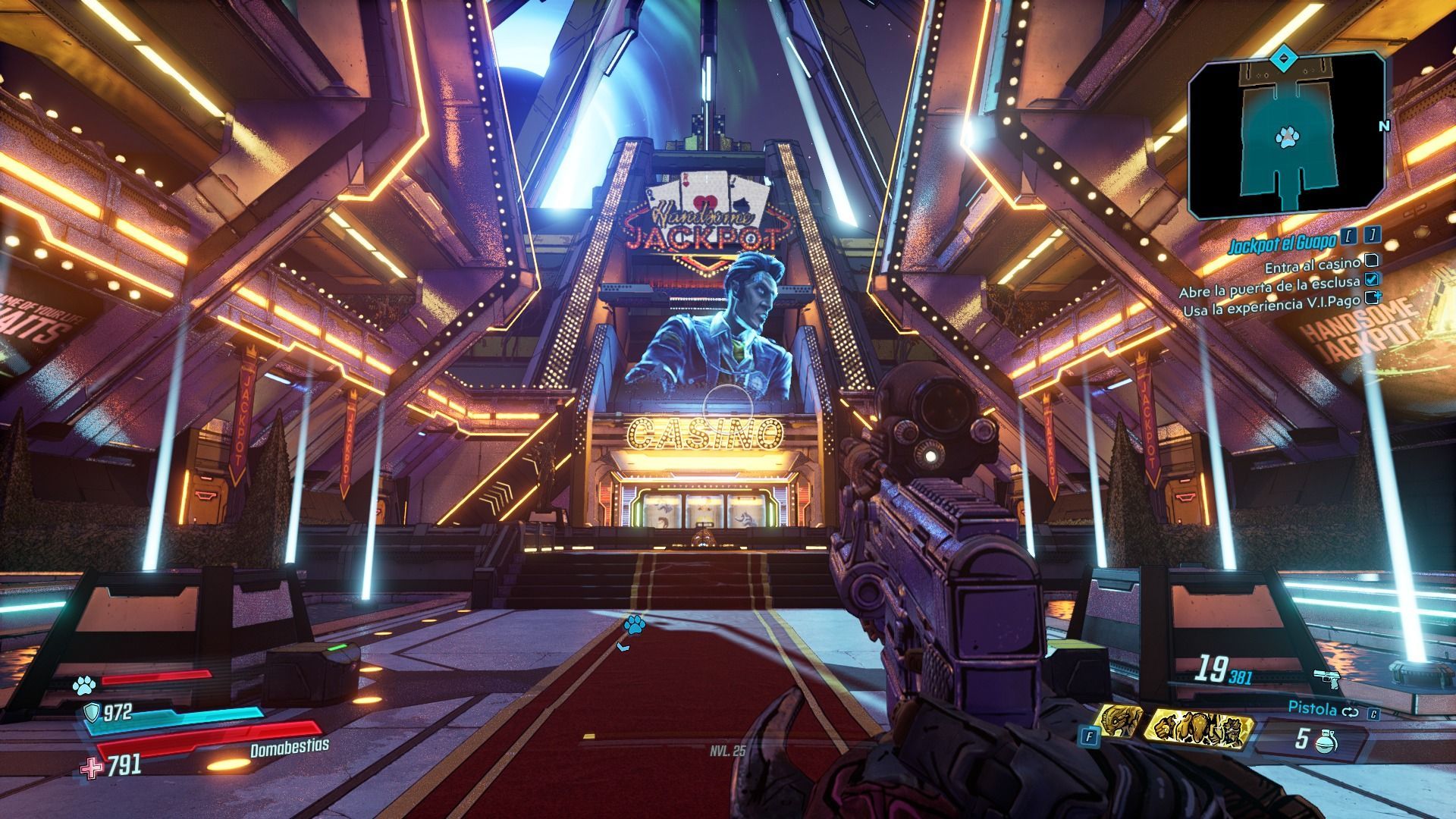Click the minimap in the corner

click(x=1286, y=138)
